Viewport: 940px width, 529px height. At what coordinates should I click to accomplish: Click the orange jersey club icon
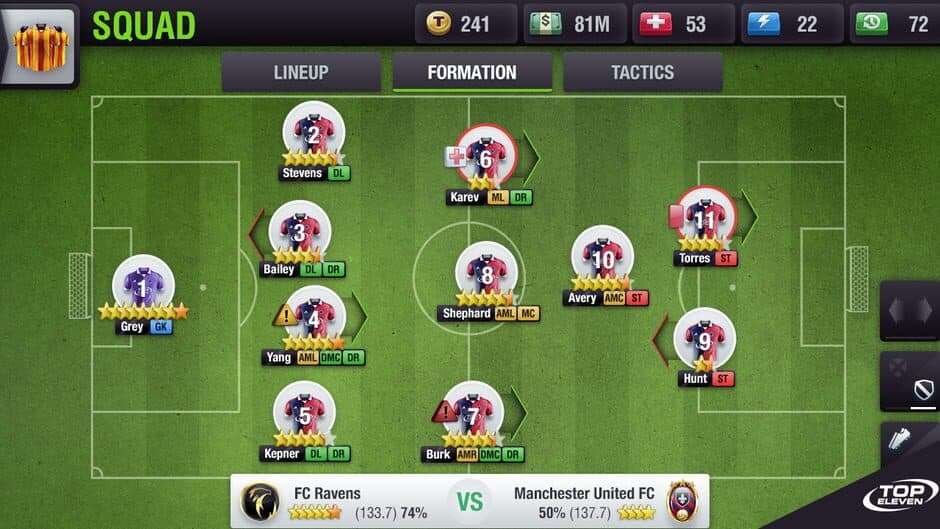coord(40,43)
